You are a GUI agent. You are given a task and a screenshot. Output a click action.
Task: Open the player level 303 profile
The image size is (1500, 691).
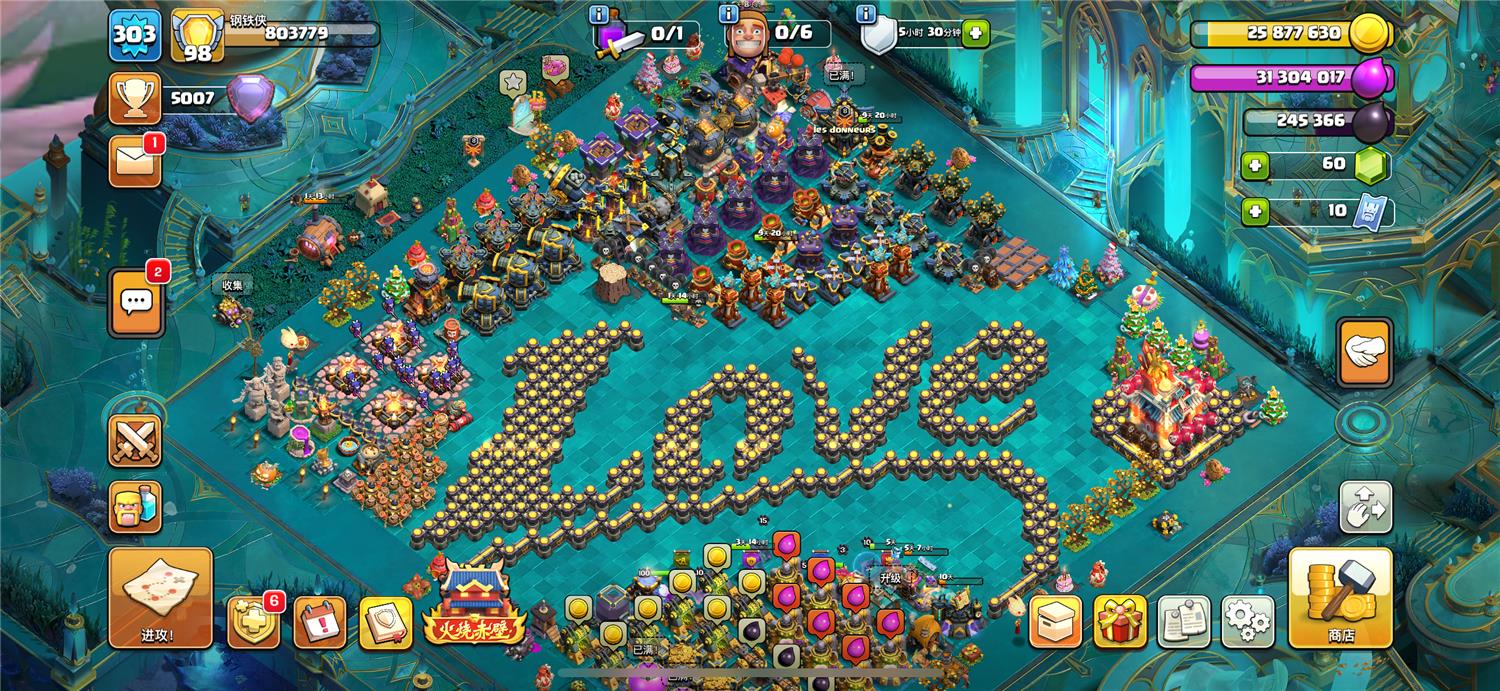coord(134,35)
